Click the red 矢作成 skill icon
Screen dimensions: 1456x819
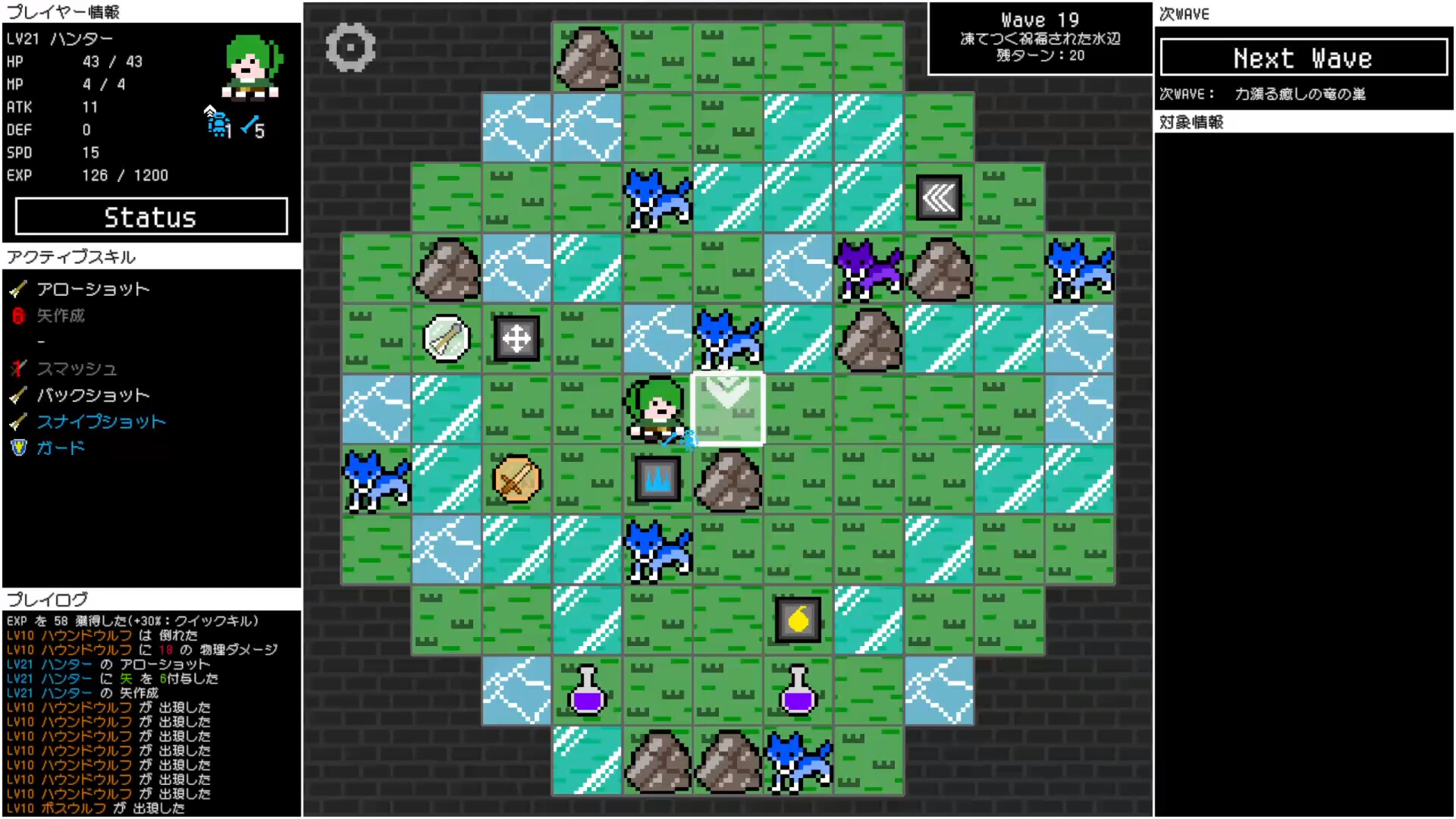tap(17, 316)
